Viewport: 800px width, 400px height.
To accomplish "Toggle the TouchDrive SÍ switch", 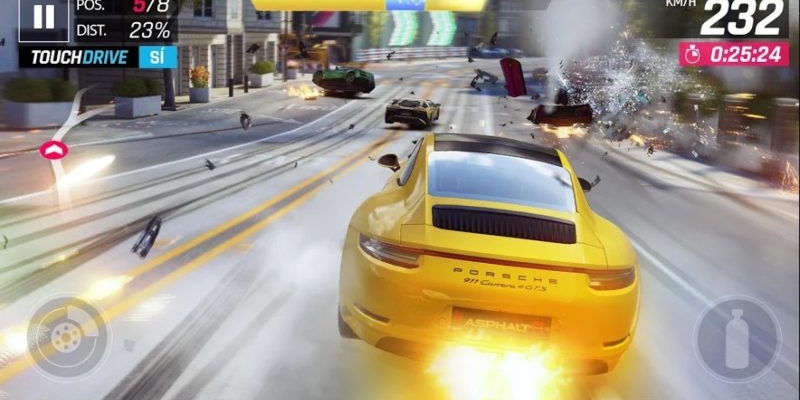I will click(x=156, y=57).
